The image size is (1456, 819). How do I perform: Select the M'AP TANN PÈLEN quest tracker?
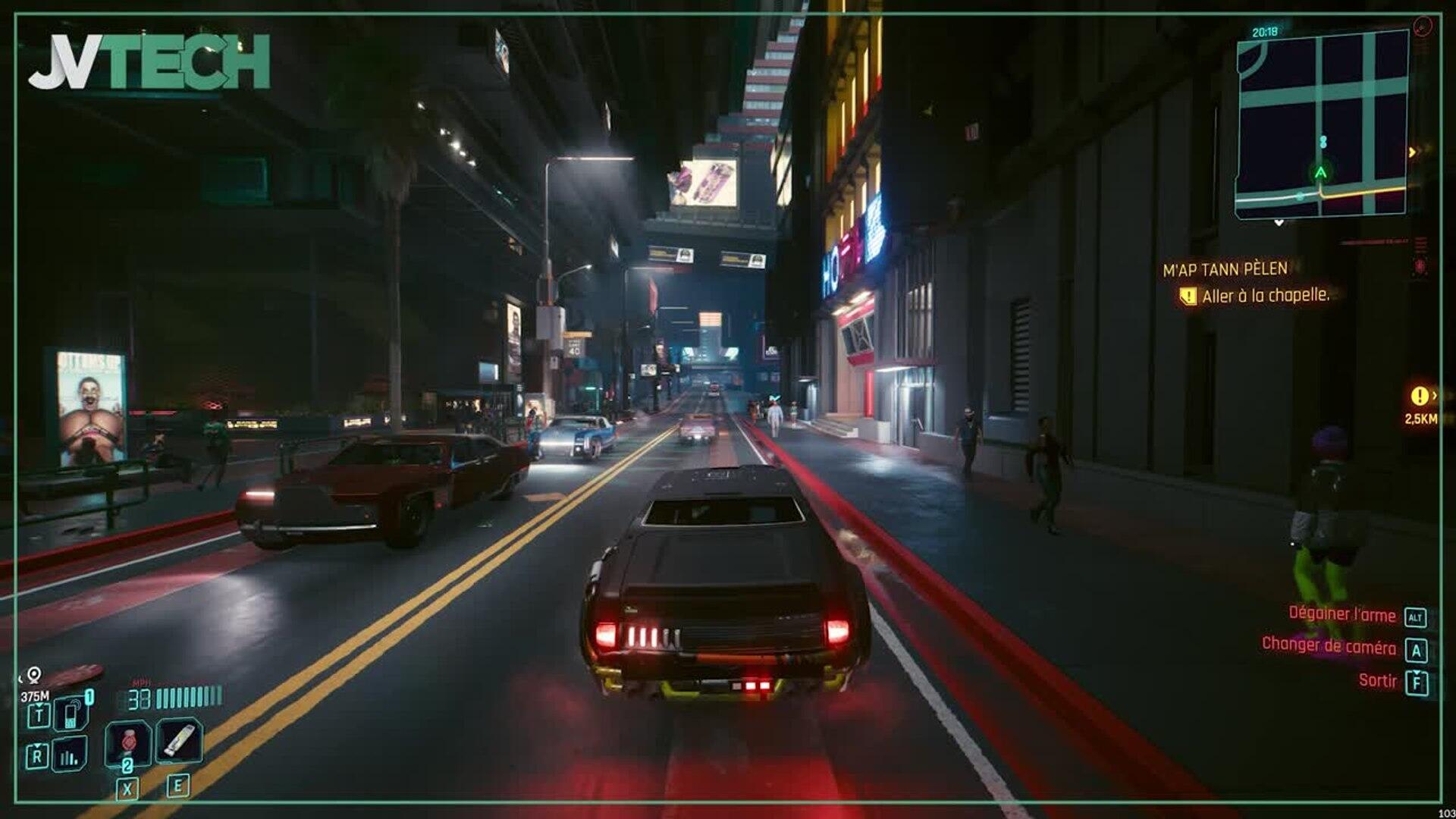pyautogui.click(x=1225, y=269)
